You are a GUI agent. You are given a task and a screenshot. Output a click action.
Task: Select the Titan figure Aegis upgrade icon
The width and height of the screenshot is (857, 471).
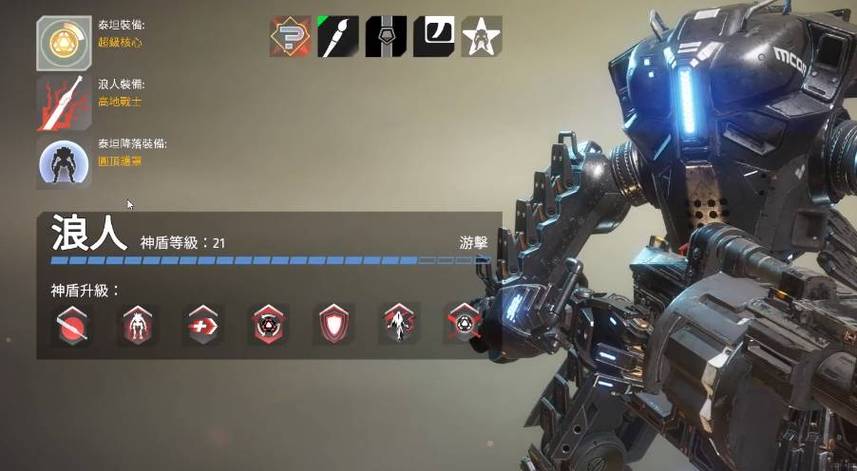coord(137,325)
